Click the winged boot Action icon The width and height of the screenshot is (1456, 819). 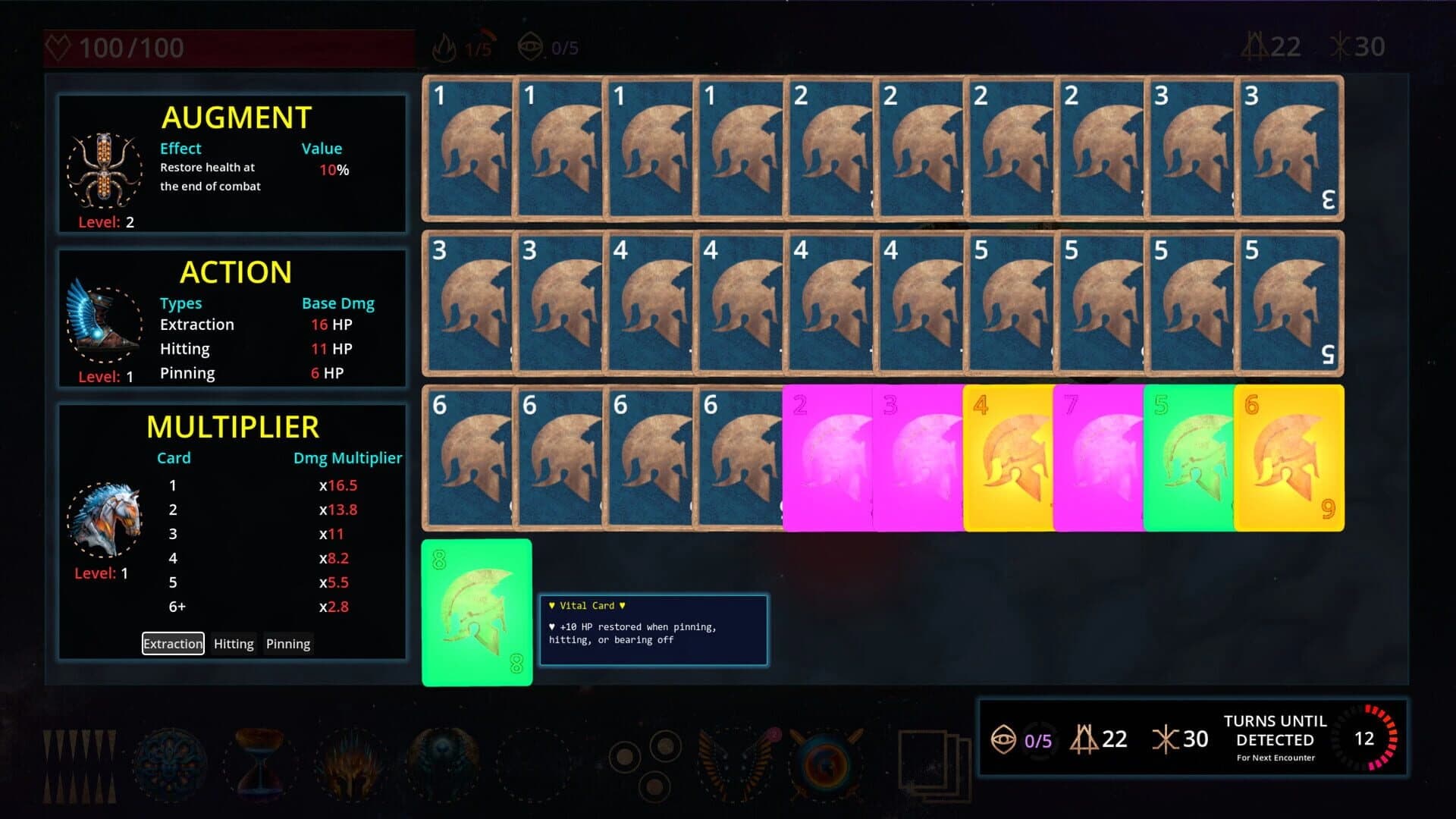click(x=105, y=322)
